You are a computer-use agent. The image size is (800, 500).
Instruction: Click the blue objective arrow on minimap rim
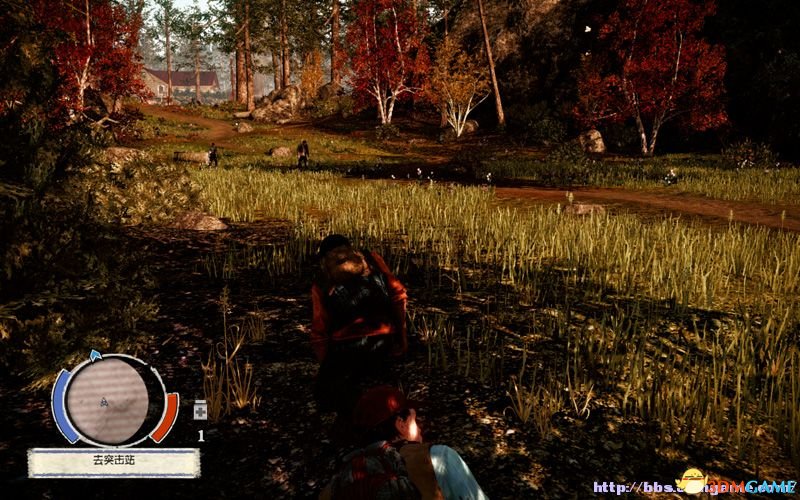pos(95,355)
